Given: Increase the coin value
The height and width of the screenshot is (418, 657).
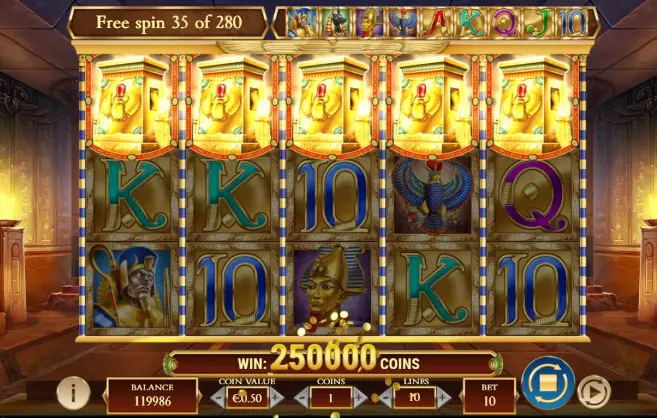Looking at the screenshot, I should pyautogui.click(x=275, y=396).
